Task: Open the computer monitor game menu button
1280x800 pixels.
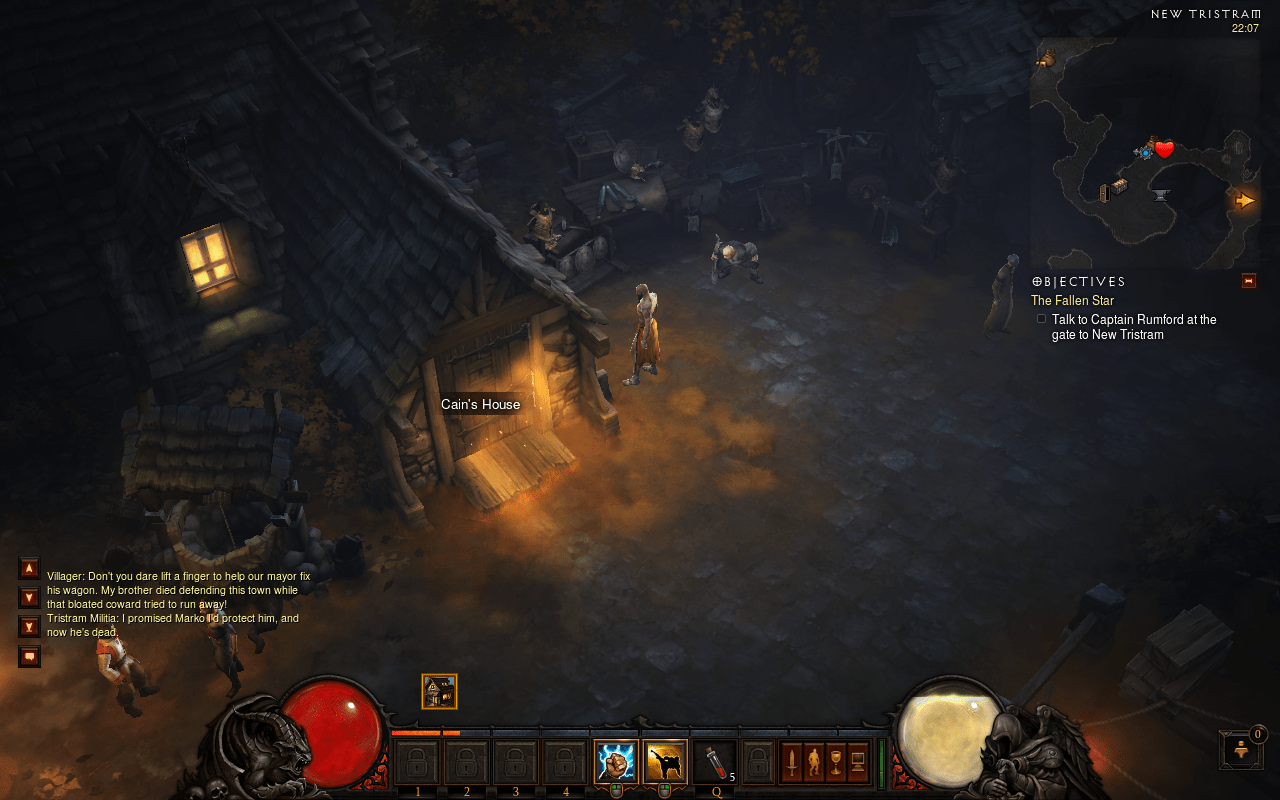Action: [857, 762]
